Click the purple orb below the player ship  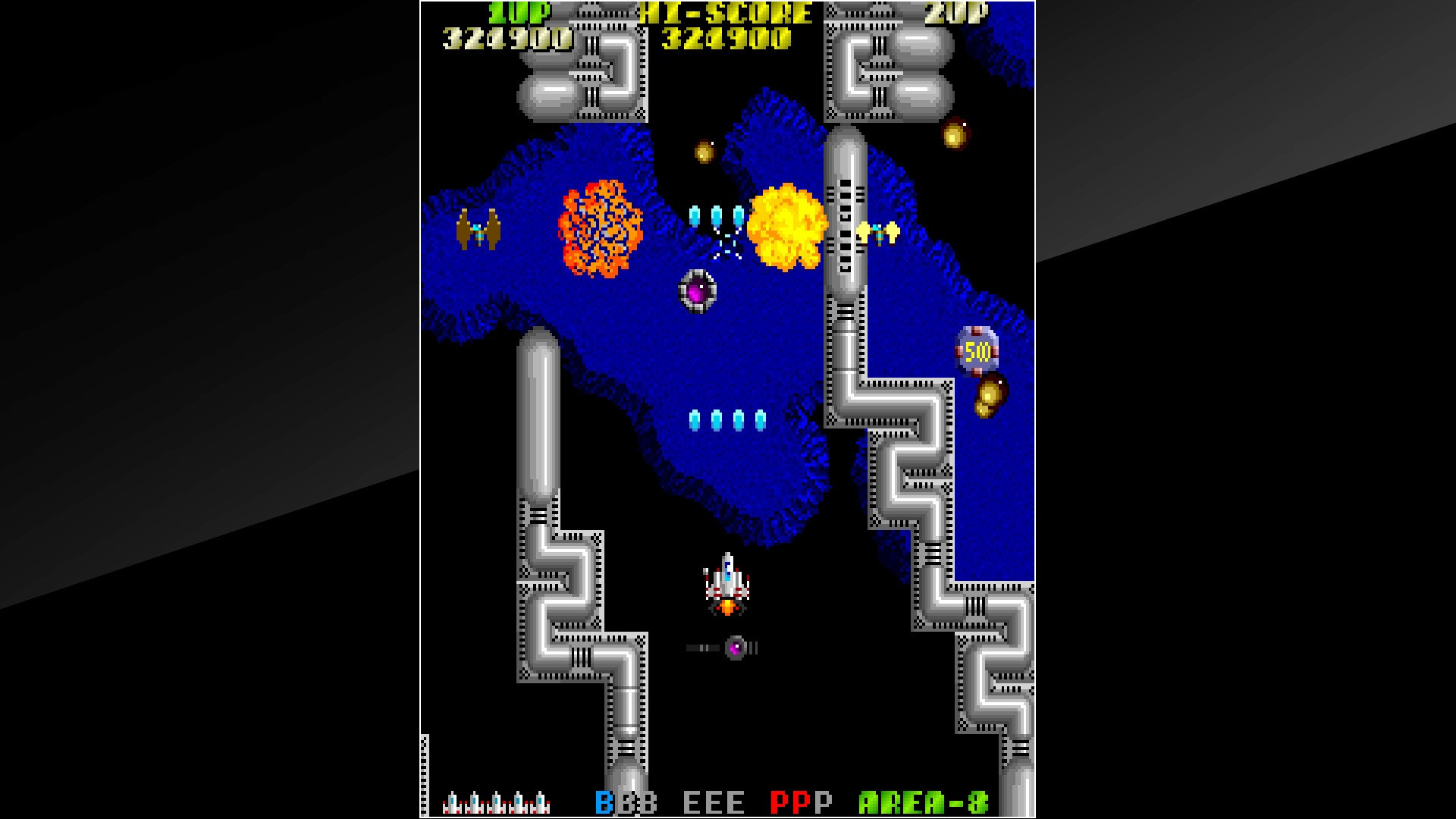click(x=734, y=646)
